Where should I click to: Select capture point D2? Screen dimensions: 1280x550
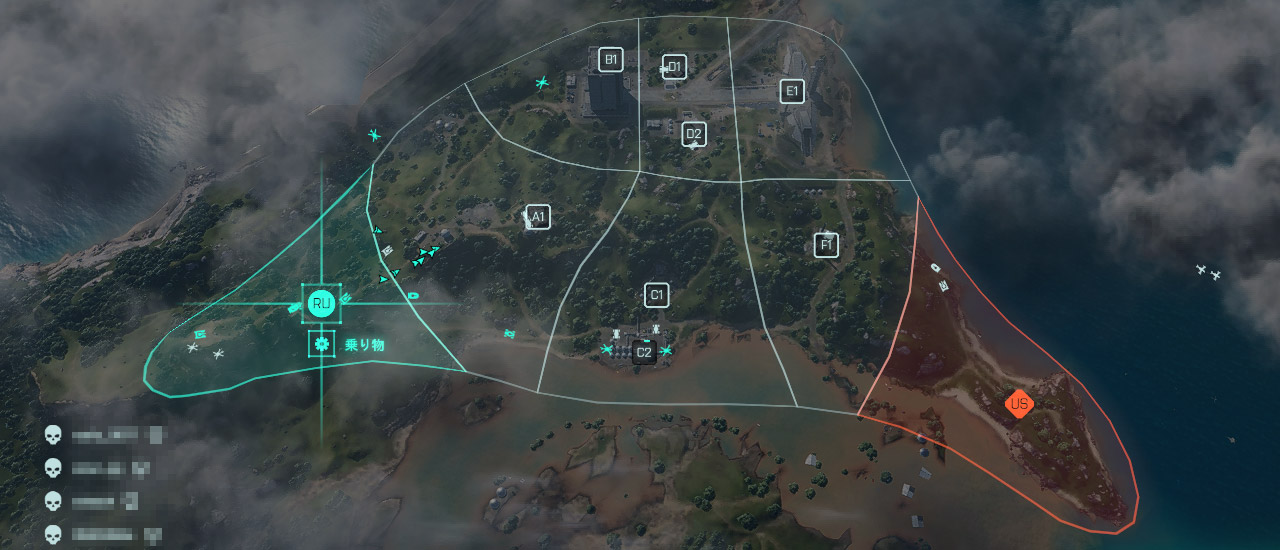694,134
